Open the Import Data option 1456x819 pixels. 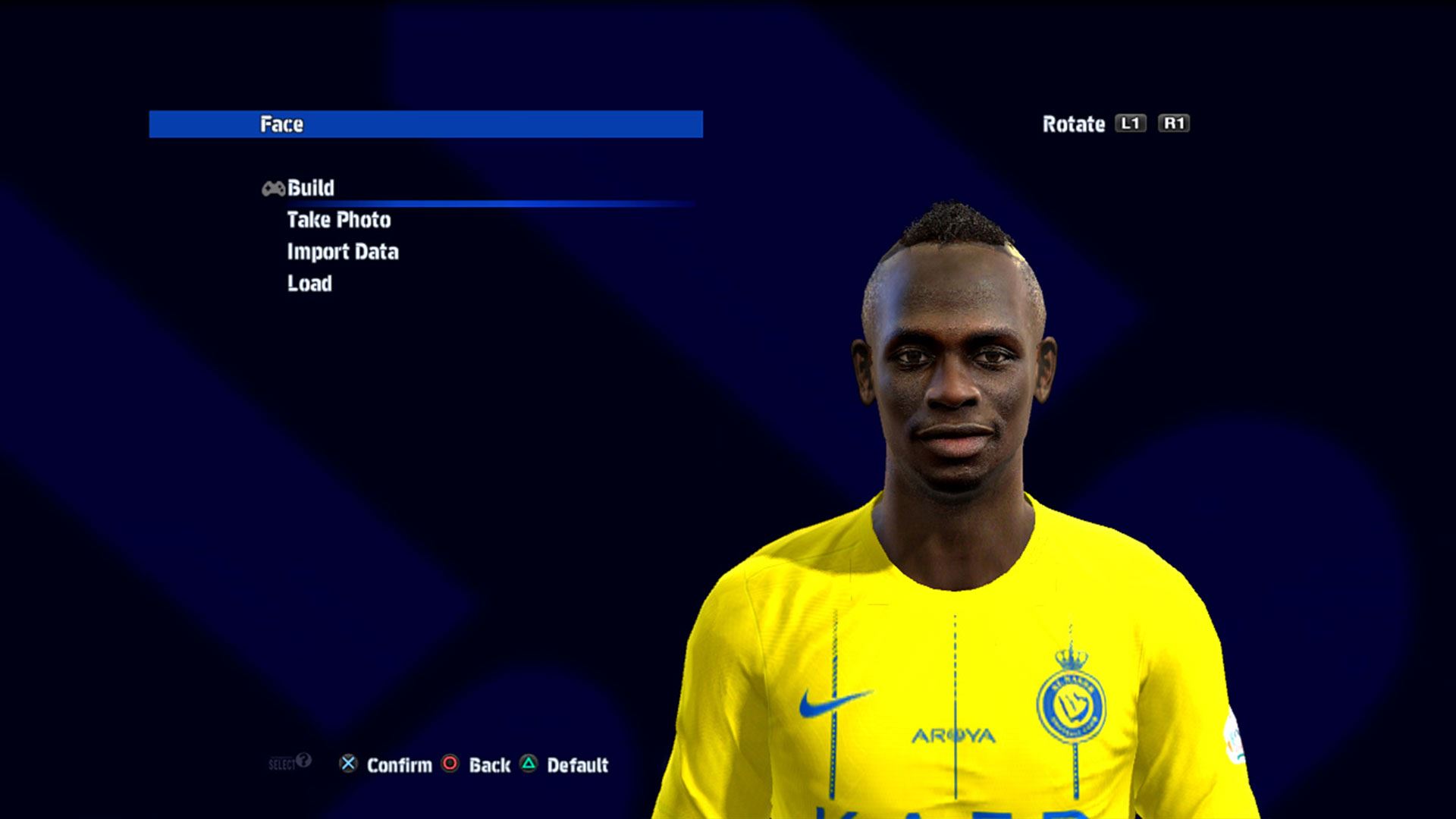point(342,252)
